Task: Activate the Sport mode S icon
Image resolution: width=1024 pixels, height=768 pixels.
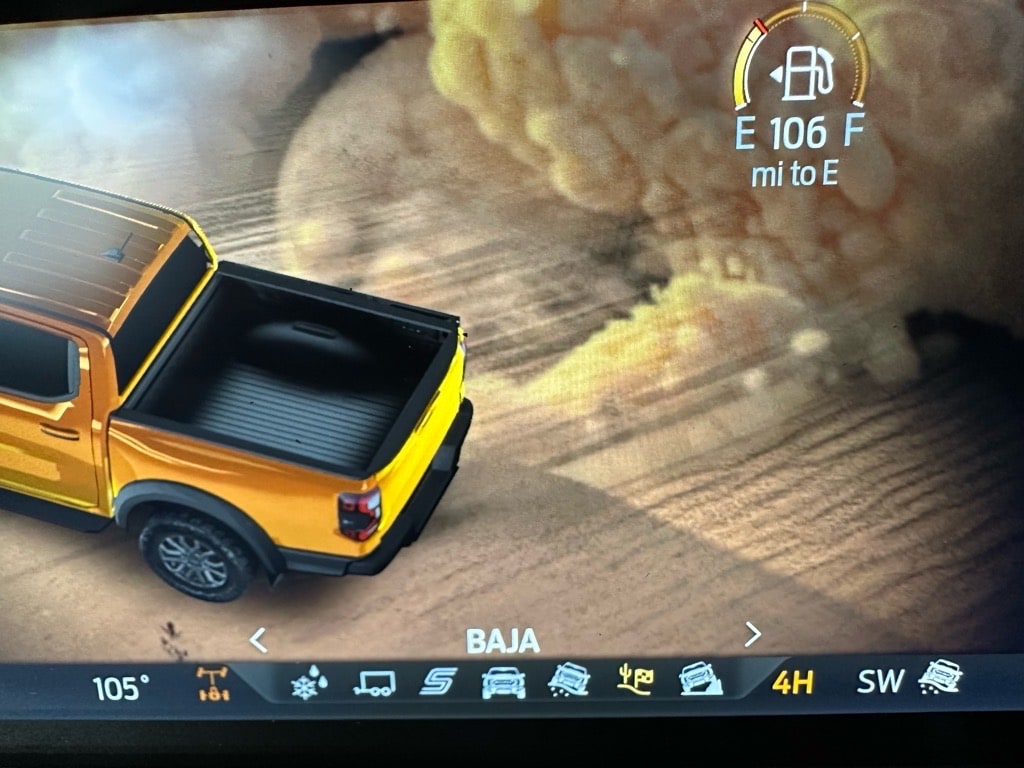Action: click(x=438, y=682)
